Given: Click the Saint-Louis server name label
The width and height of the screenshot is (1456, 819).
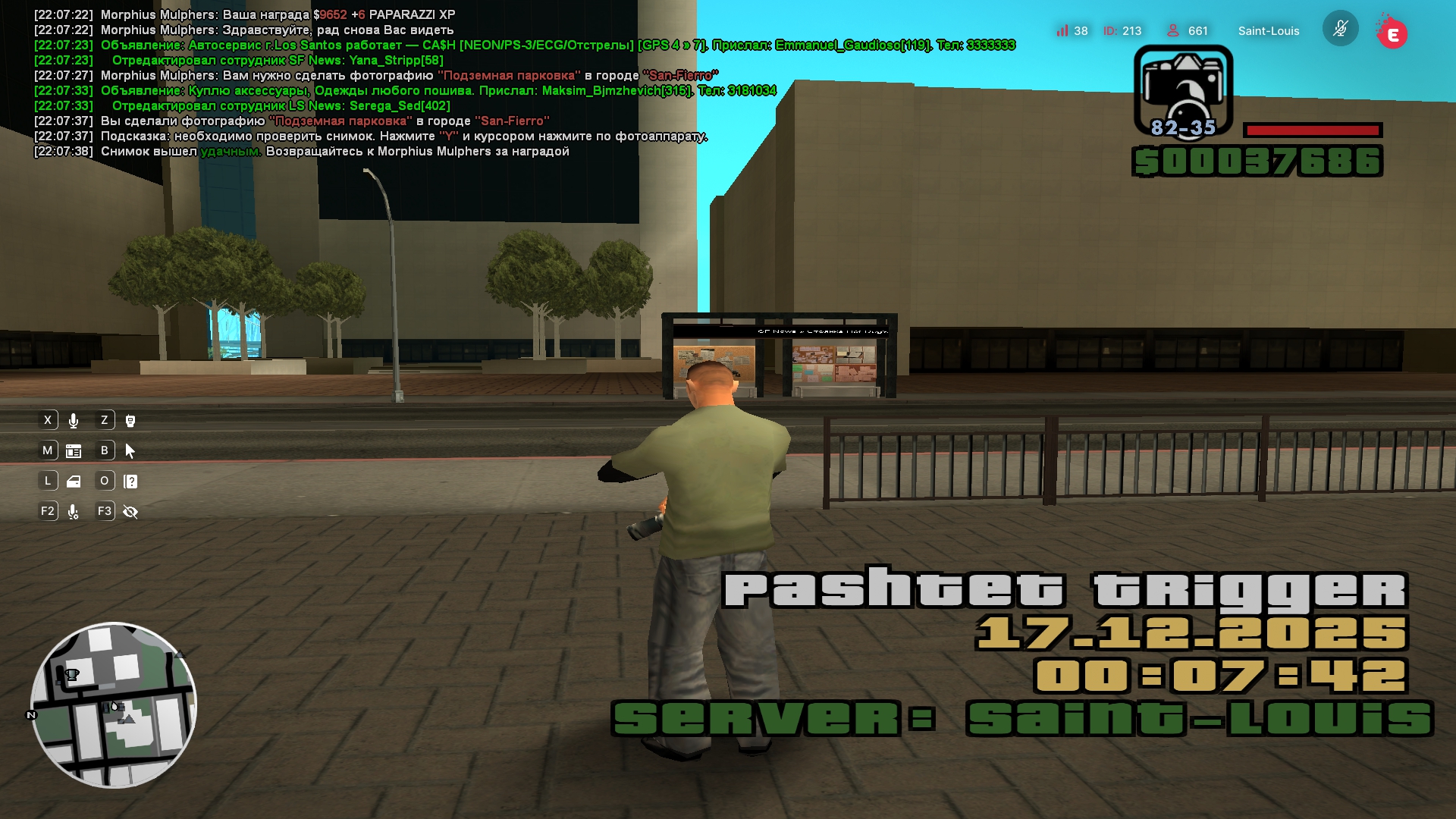Looking at the screenshot, I should pos(1269,31).
